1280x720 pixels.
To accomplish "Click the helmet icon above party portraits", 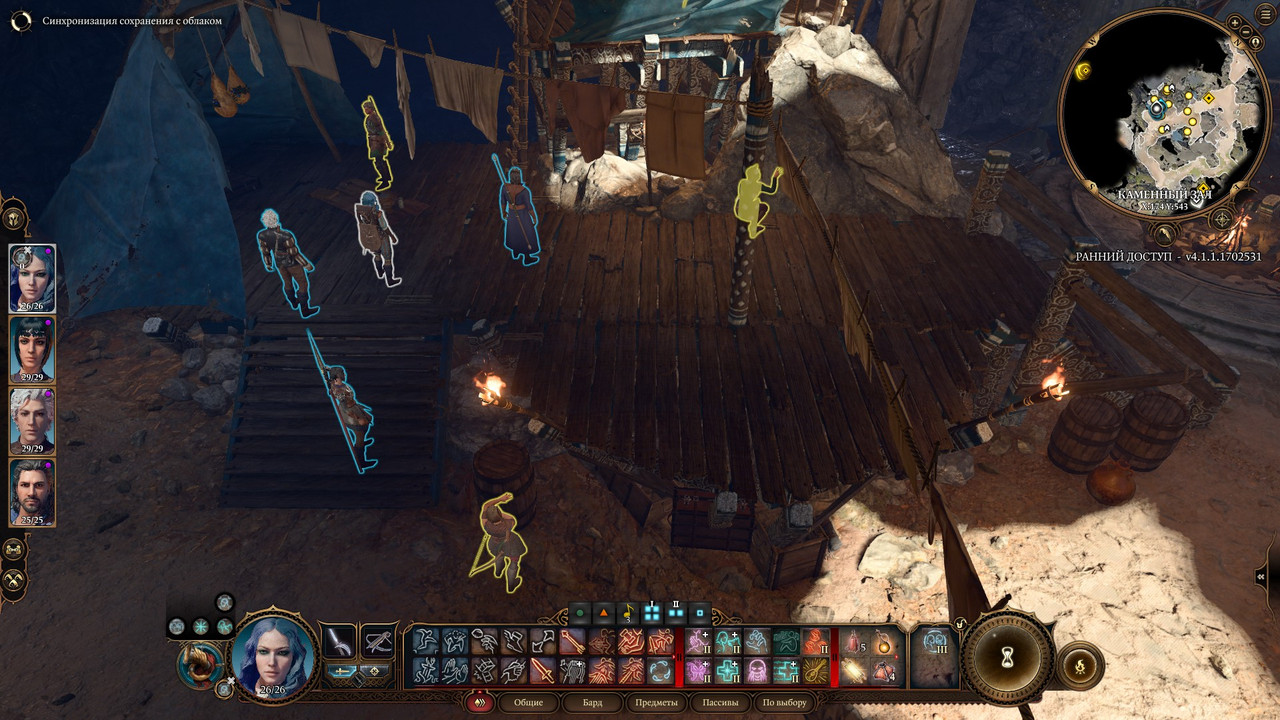I will [x=14, y=217].
